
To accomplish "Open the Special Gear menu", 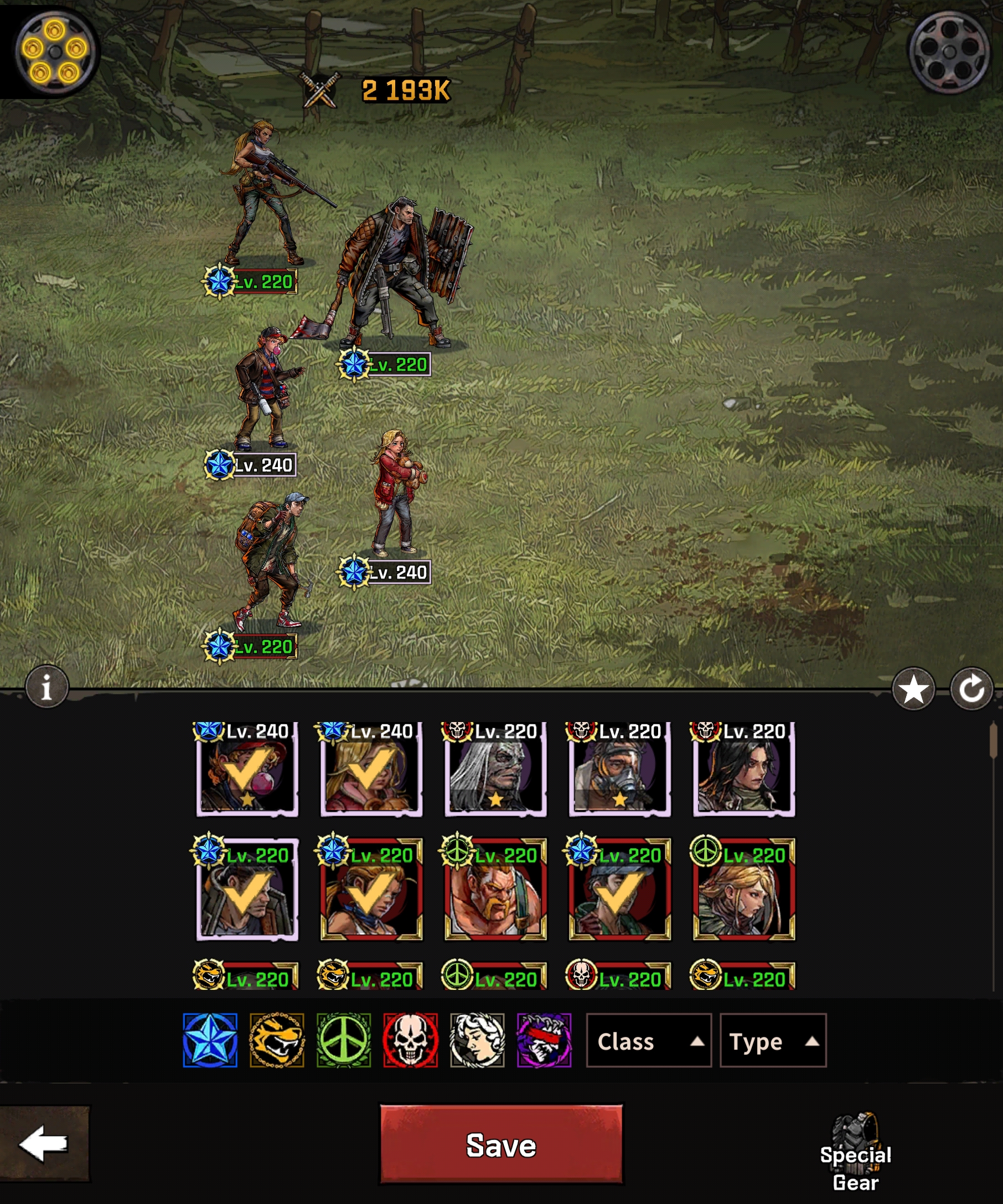I will point(855,1153).
